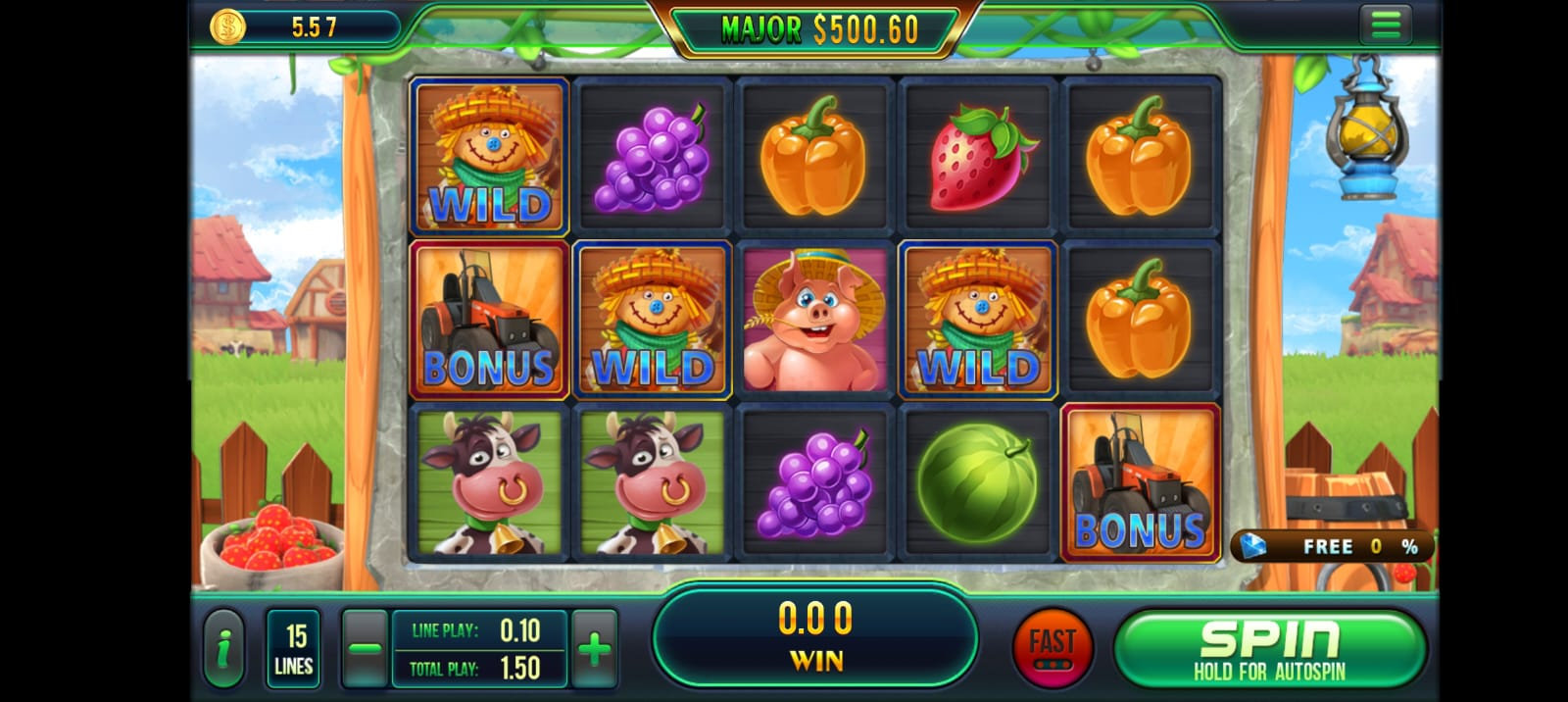The image size is (1568, 702).
Task: Decrease line play with the minus button
Action: [364, 648]
